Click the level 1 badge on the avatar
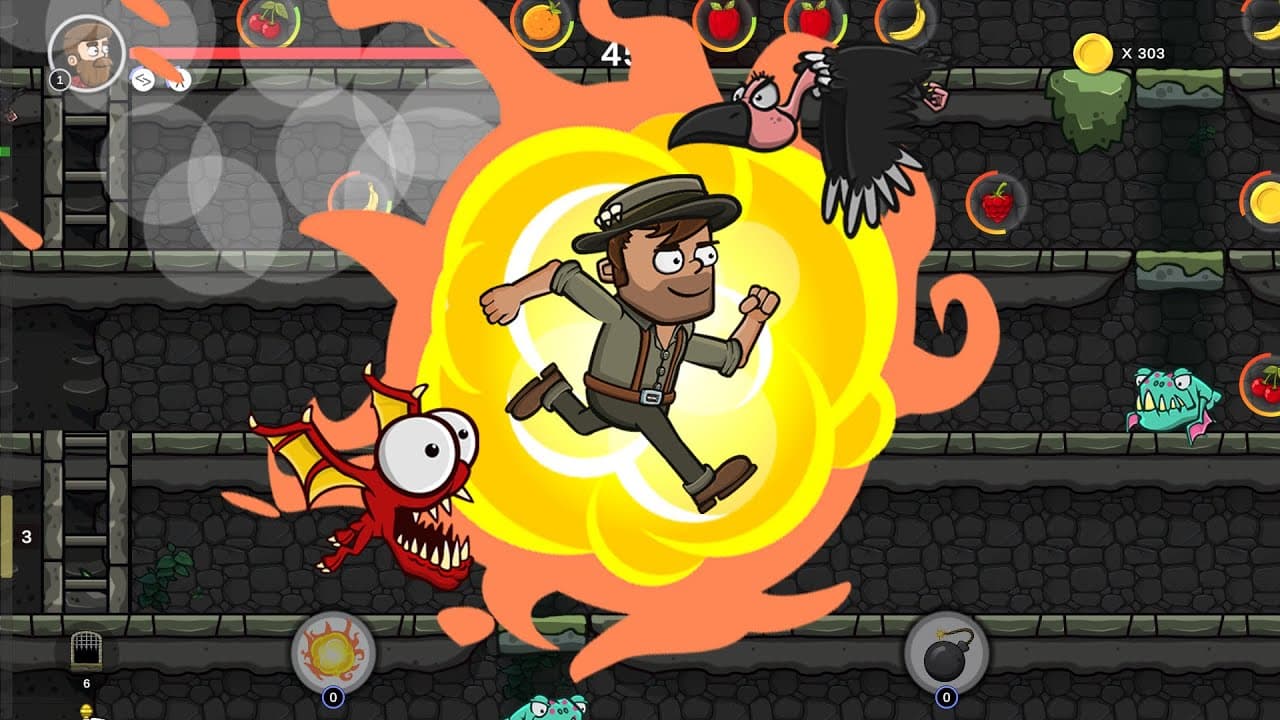The image size is (1280, 720). pos(58,80)
